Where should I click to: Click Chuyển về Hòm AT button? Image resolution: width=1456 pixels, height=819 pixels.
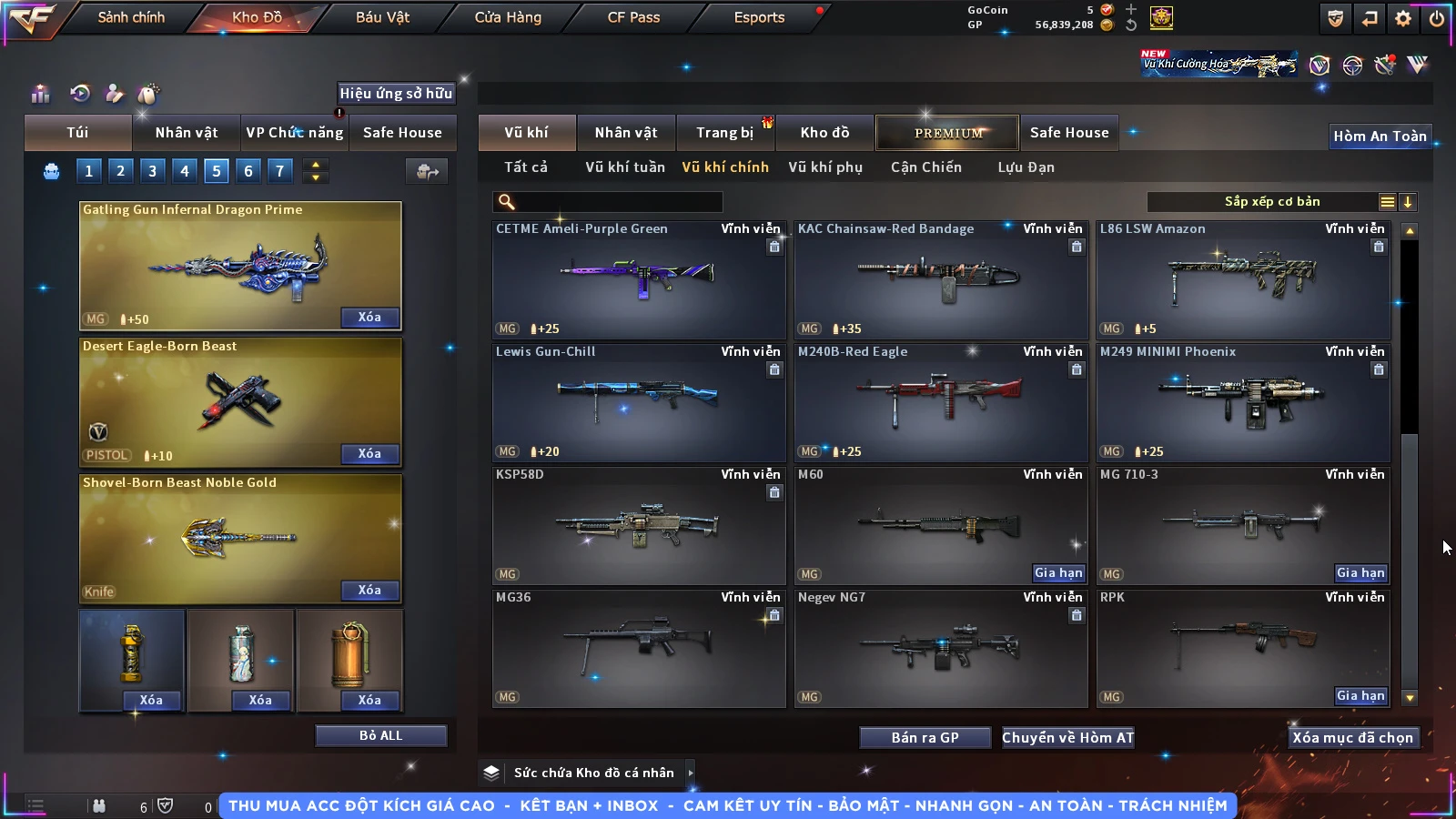pos(1067,738)
